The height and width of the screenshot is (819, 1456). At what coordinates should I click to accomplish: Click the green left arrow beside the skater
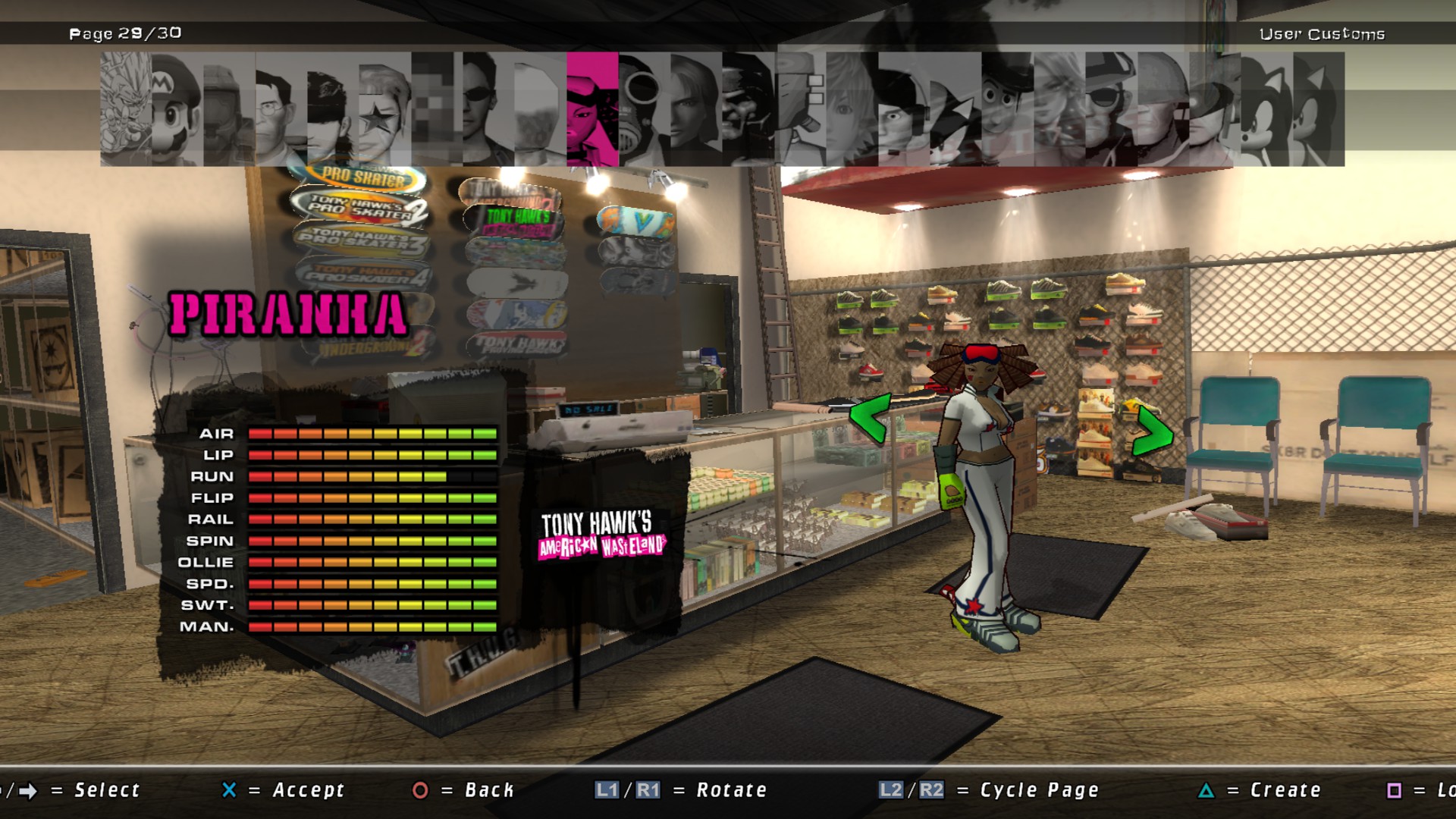coord(871,418)
